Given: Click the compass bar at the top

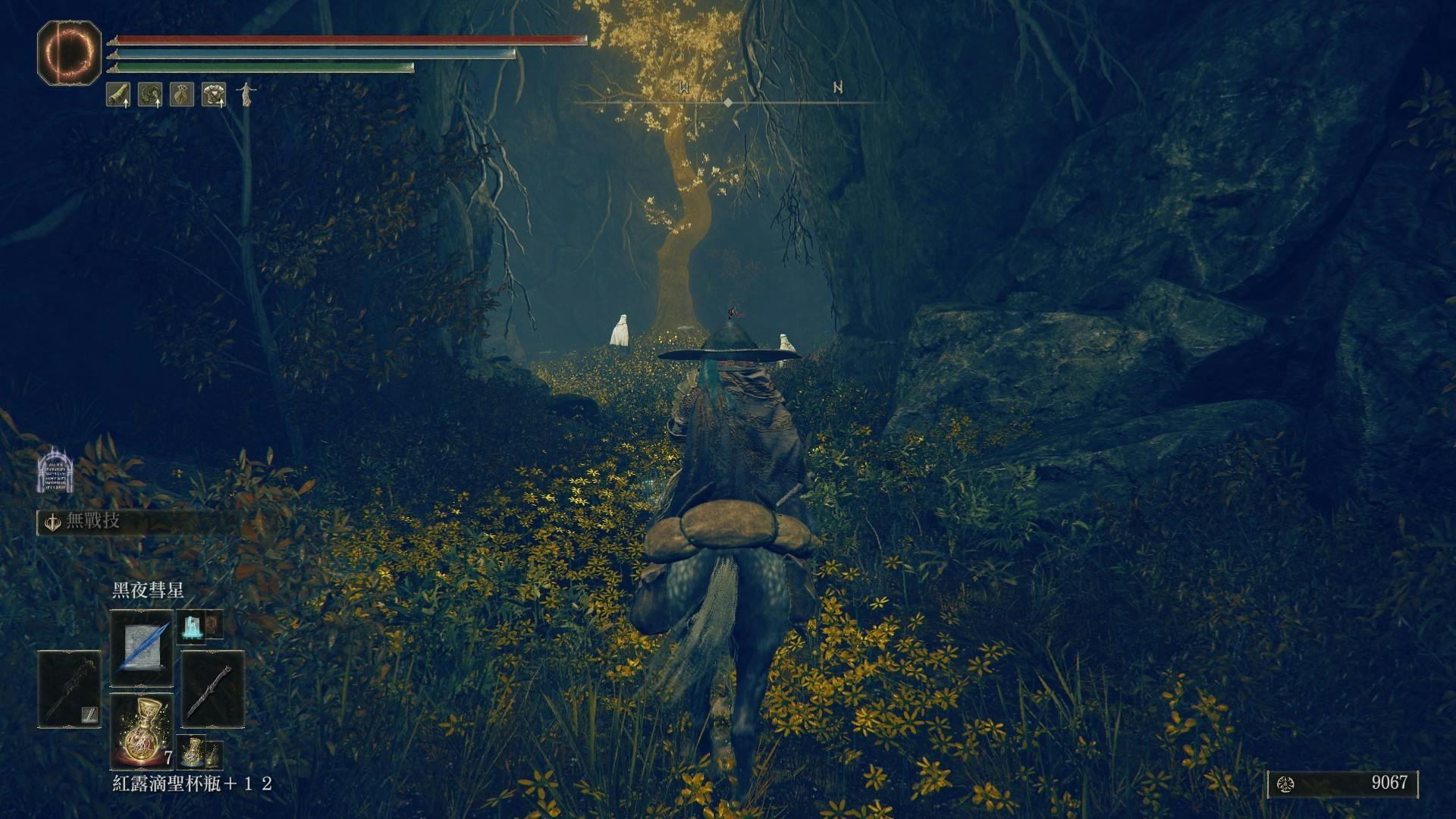Looking at the screenshot, I should click(x=728, y=101).
